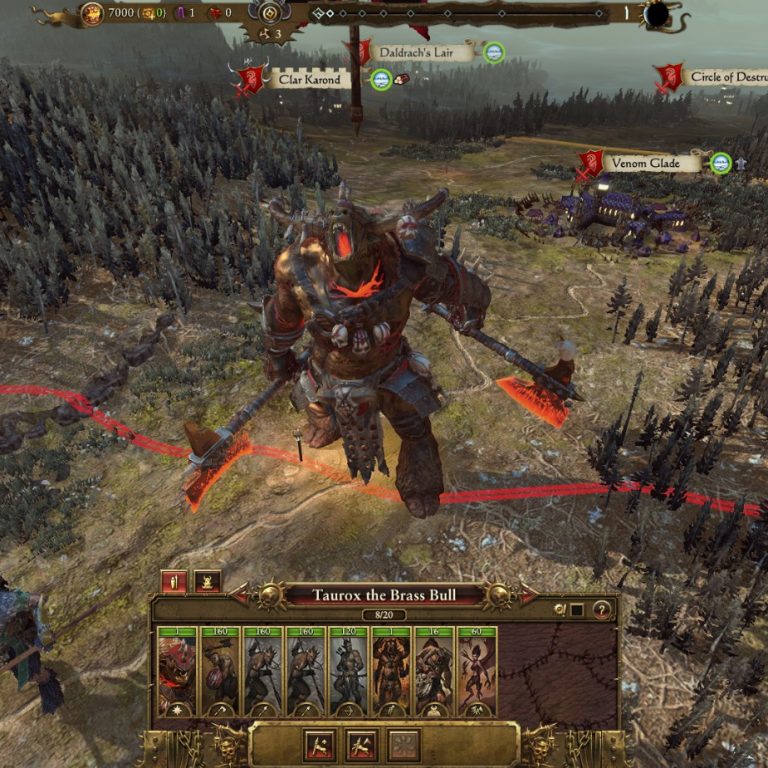Select the Minotaurs unit card of 16
This screenshot has width=768, height=768.
pyautogui.click(x=434, y=670)
